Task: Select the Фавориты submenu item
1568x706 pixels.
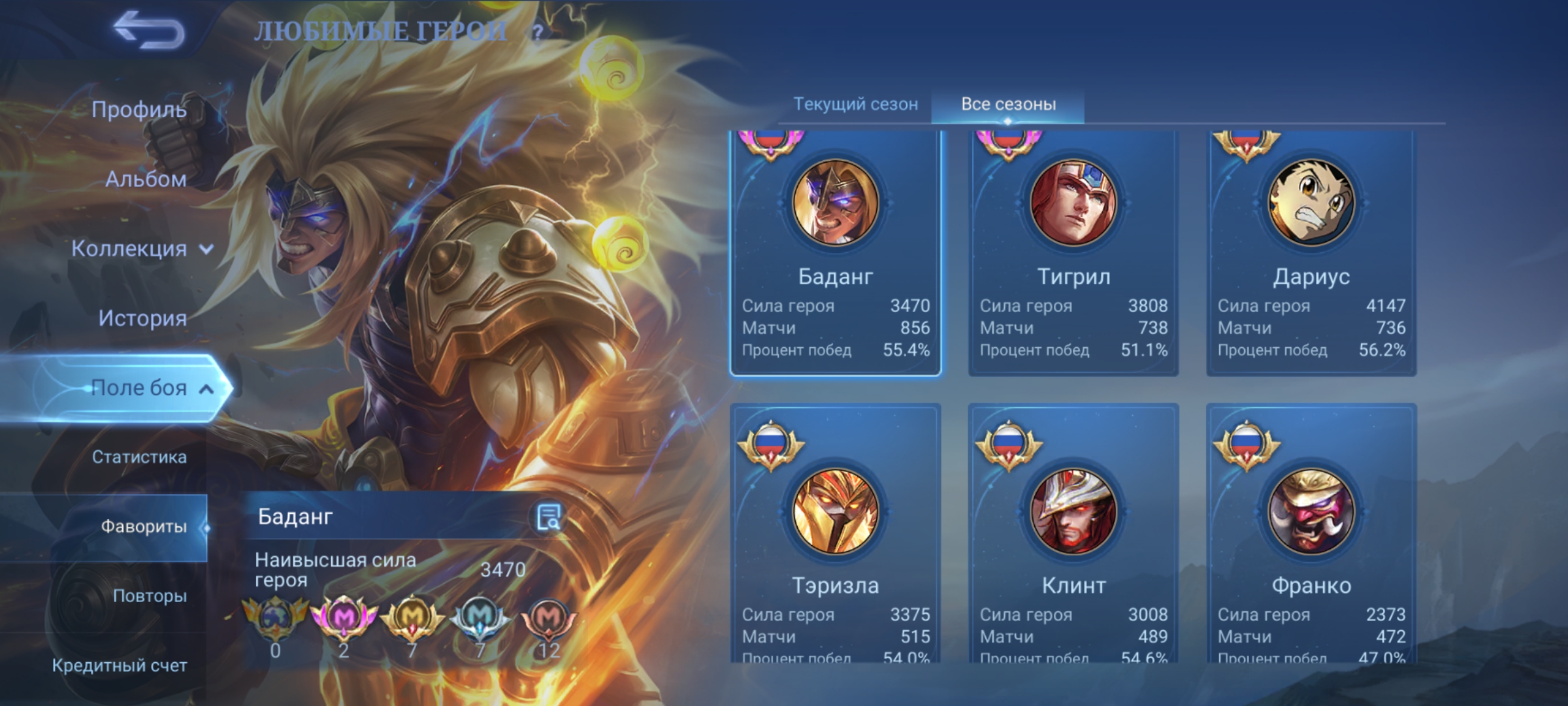Action: click(x=143, y=526)
